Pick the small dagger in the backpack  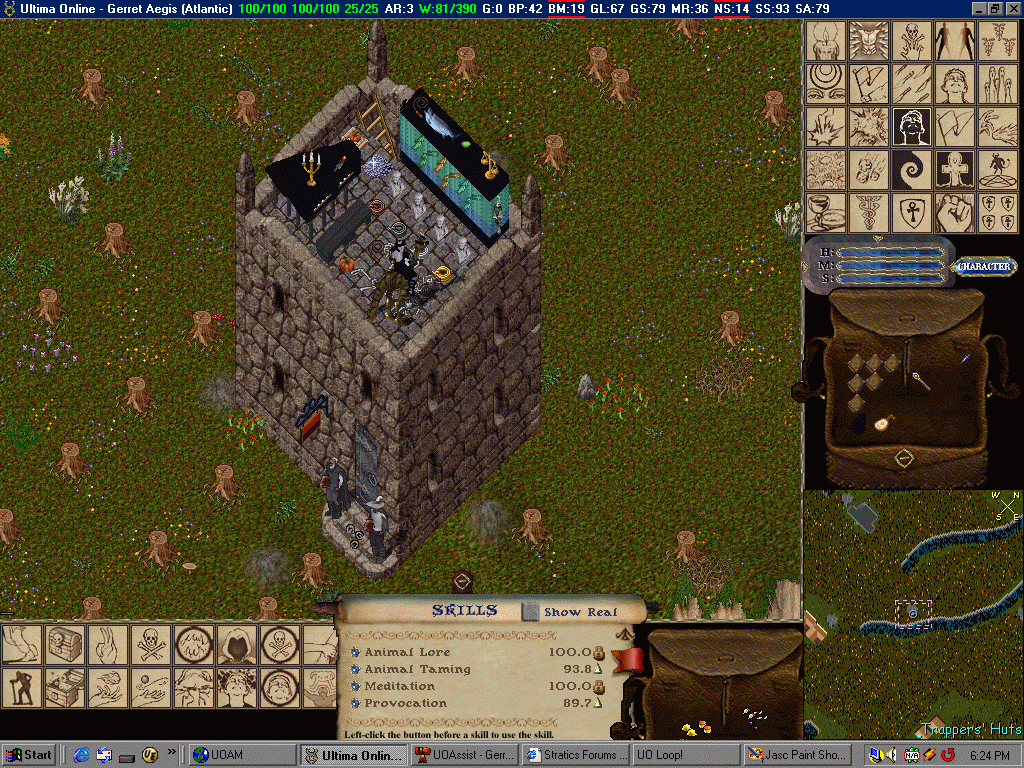coord(967,357)
